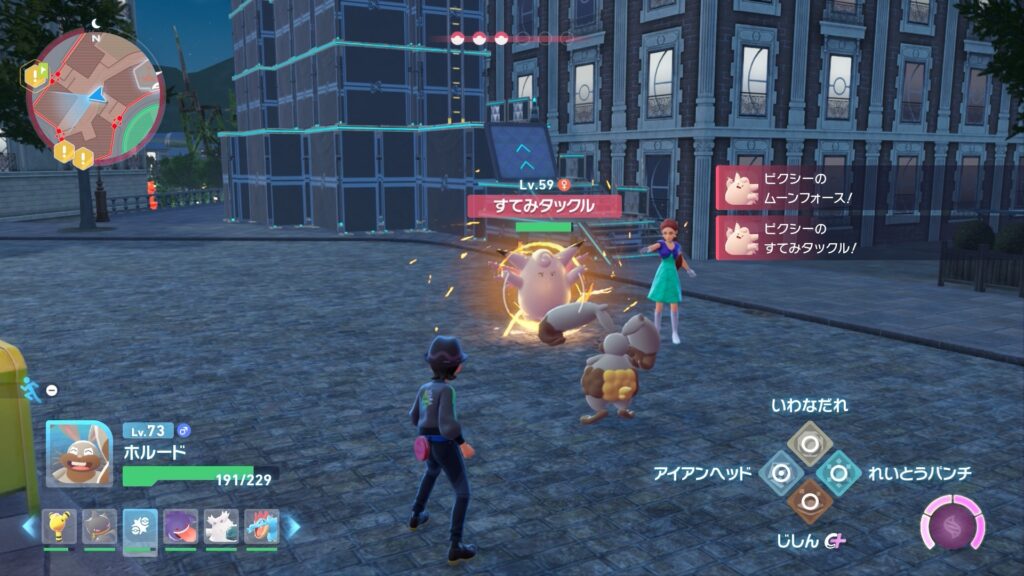Select Diggersby's large portrait
Screen dimensions: 1024x576
tap(79, 453)
